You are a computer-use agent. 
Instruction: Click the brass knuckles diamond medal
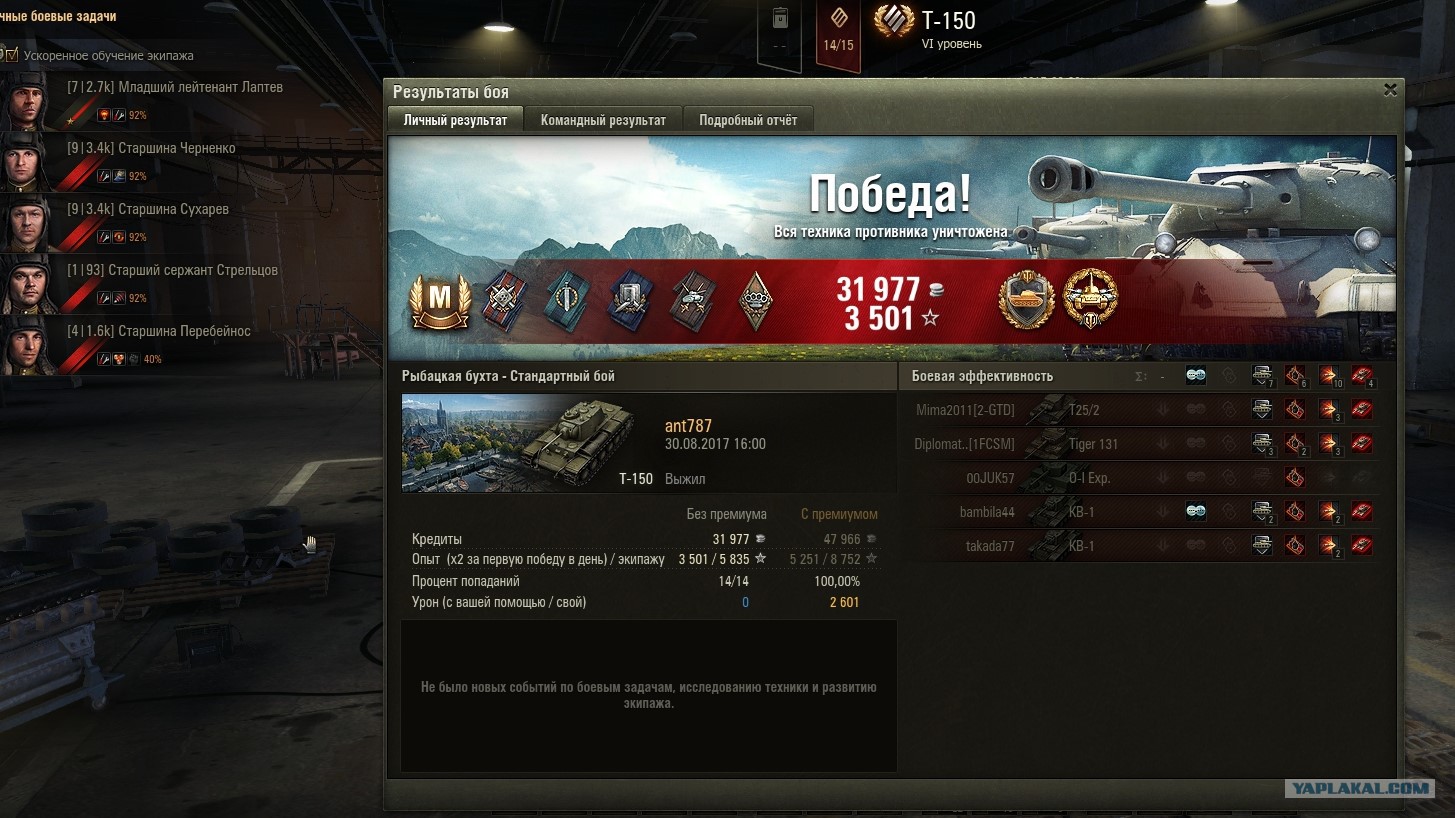755,302
